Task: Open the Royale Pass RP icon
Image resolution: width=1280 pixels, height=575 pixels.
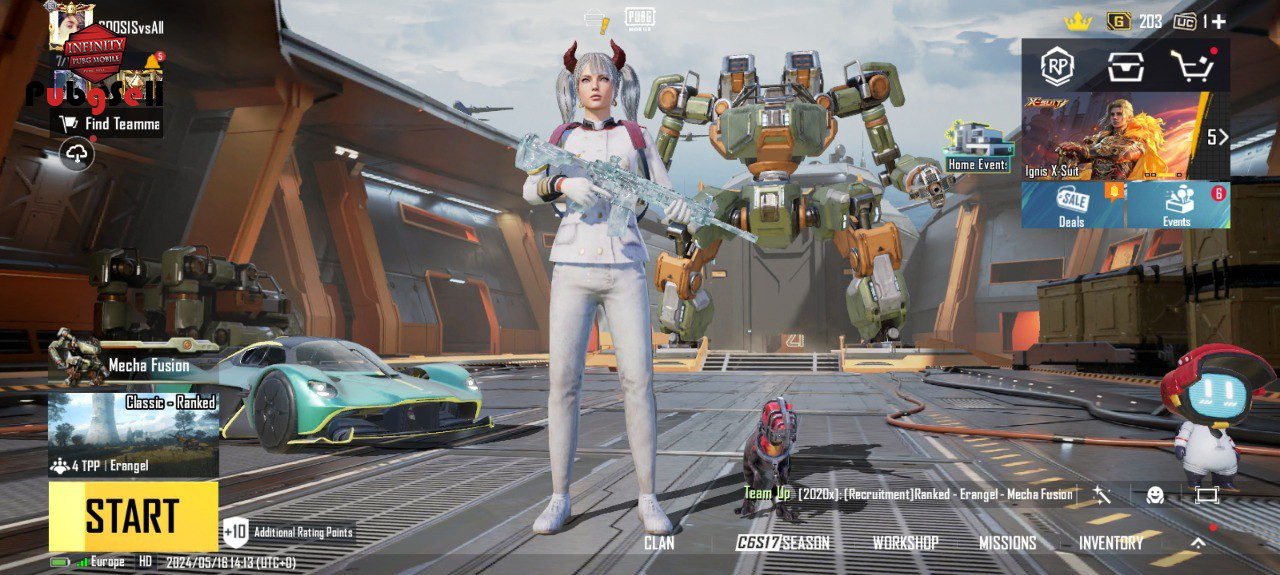Action: [x=1057, y=67]
